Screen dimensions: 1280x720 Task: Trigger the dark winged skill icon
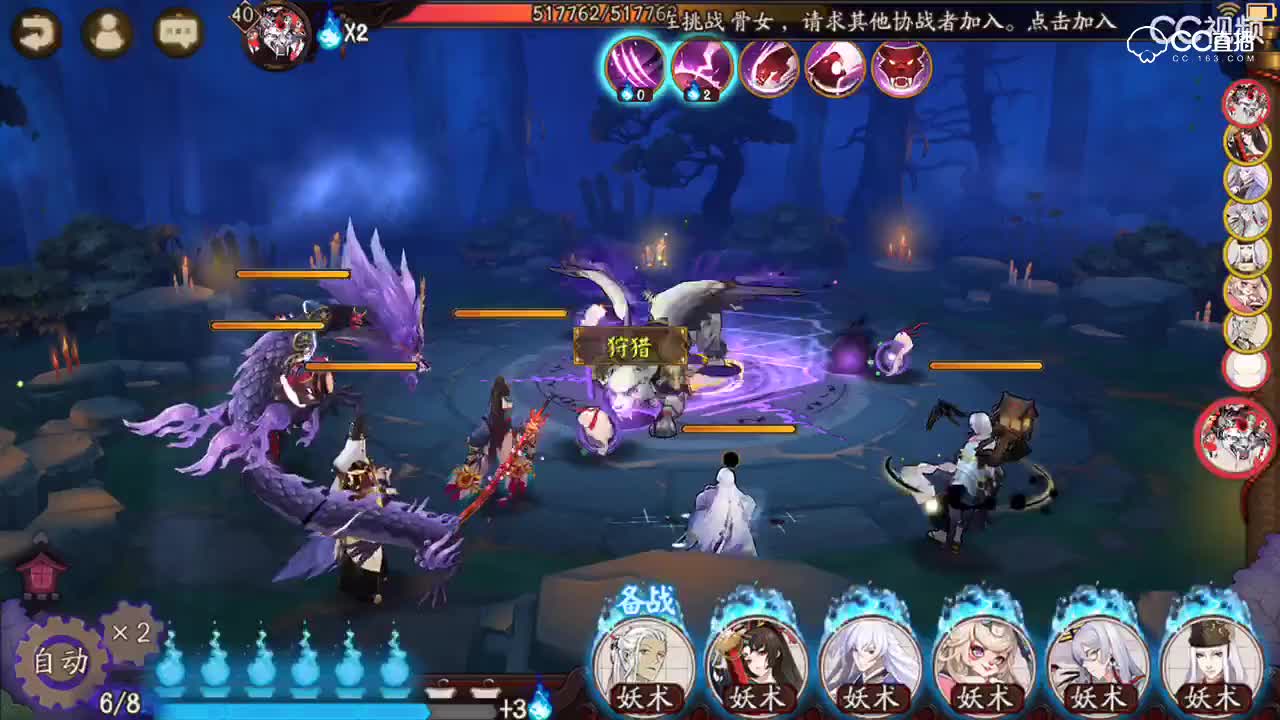tap(834, 70)
